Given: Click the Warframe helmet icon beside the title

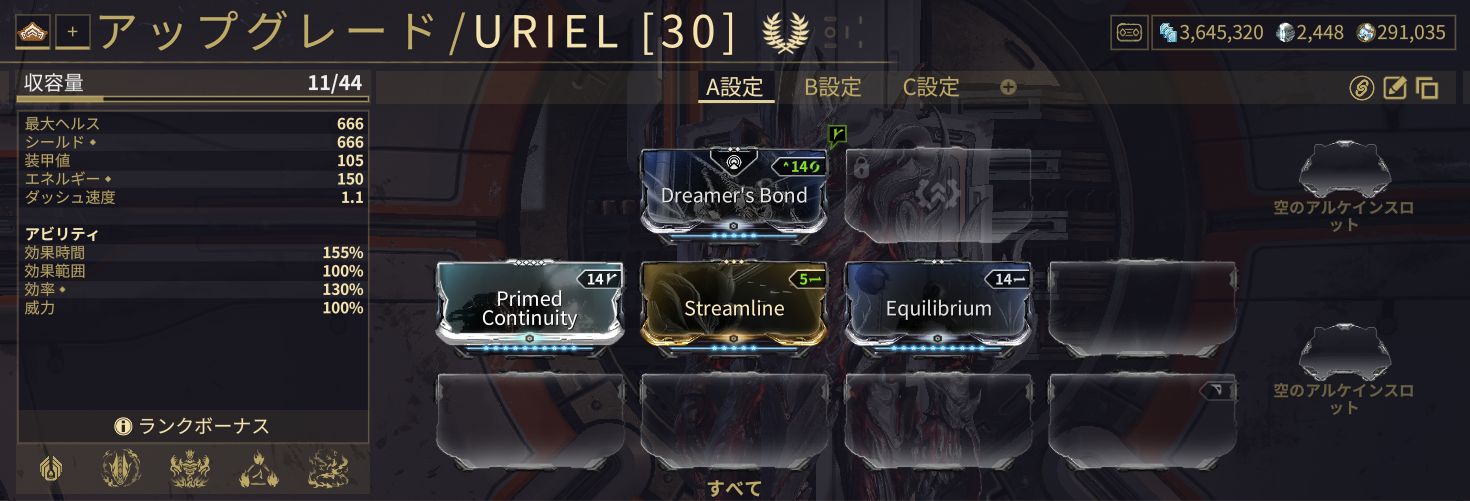Looking at the screenshot, I should point(36,32).
